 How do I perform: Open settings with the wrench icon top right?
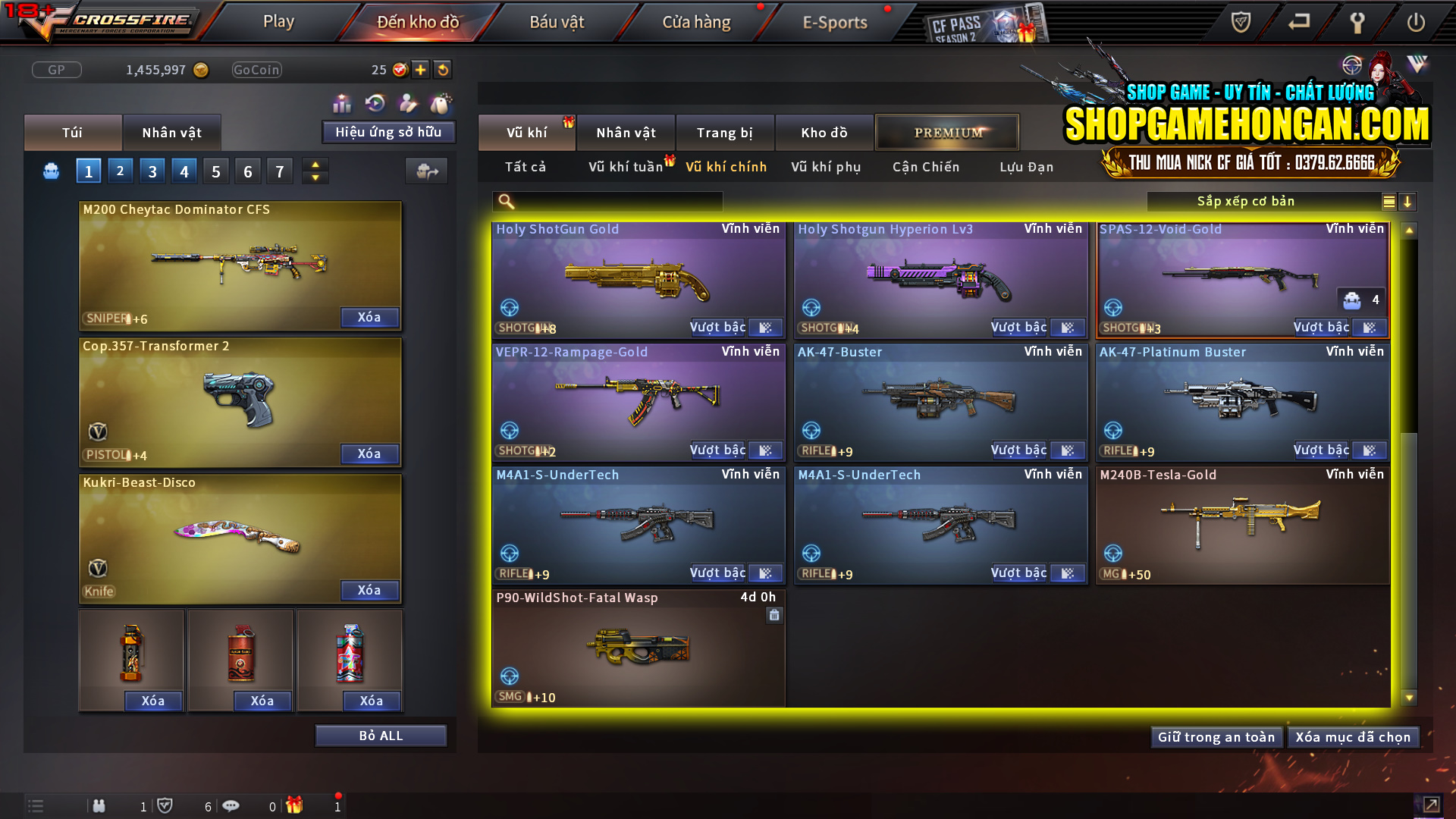[1359, 23]
